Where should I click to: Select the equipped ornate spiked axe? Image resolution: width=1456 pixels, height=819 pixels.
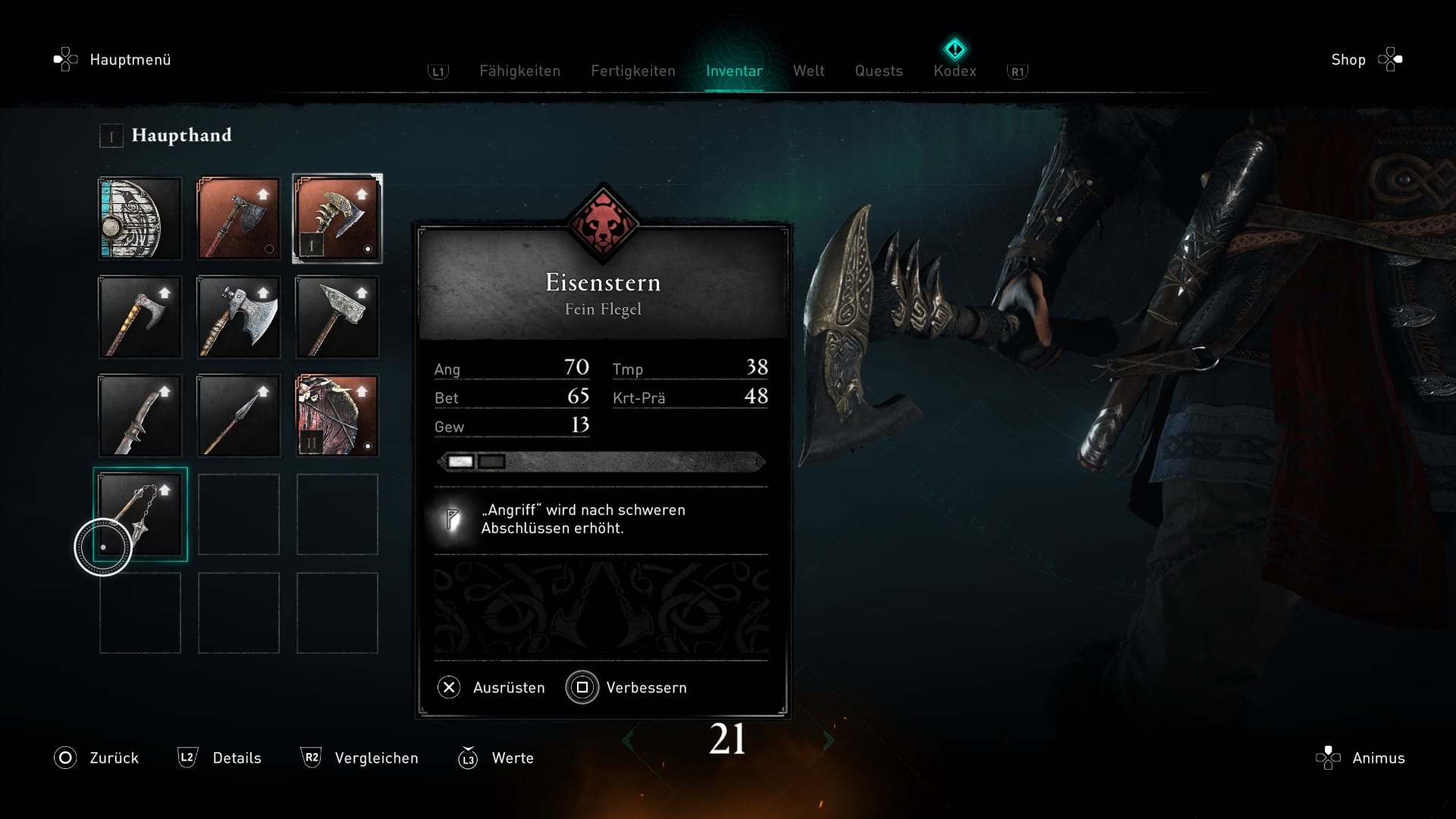337,218
